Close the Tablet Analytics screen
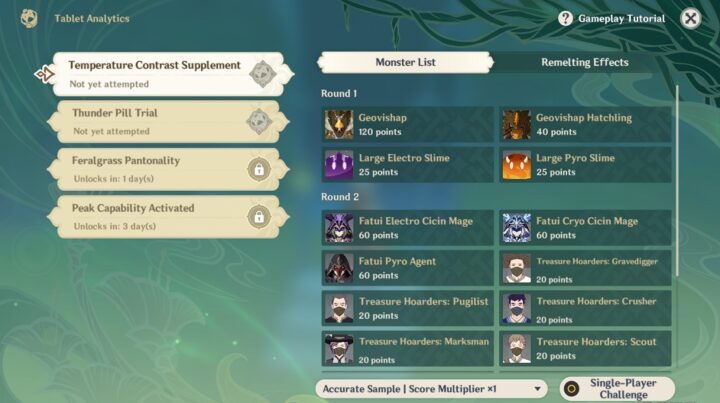 point(690,19)
